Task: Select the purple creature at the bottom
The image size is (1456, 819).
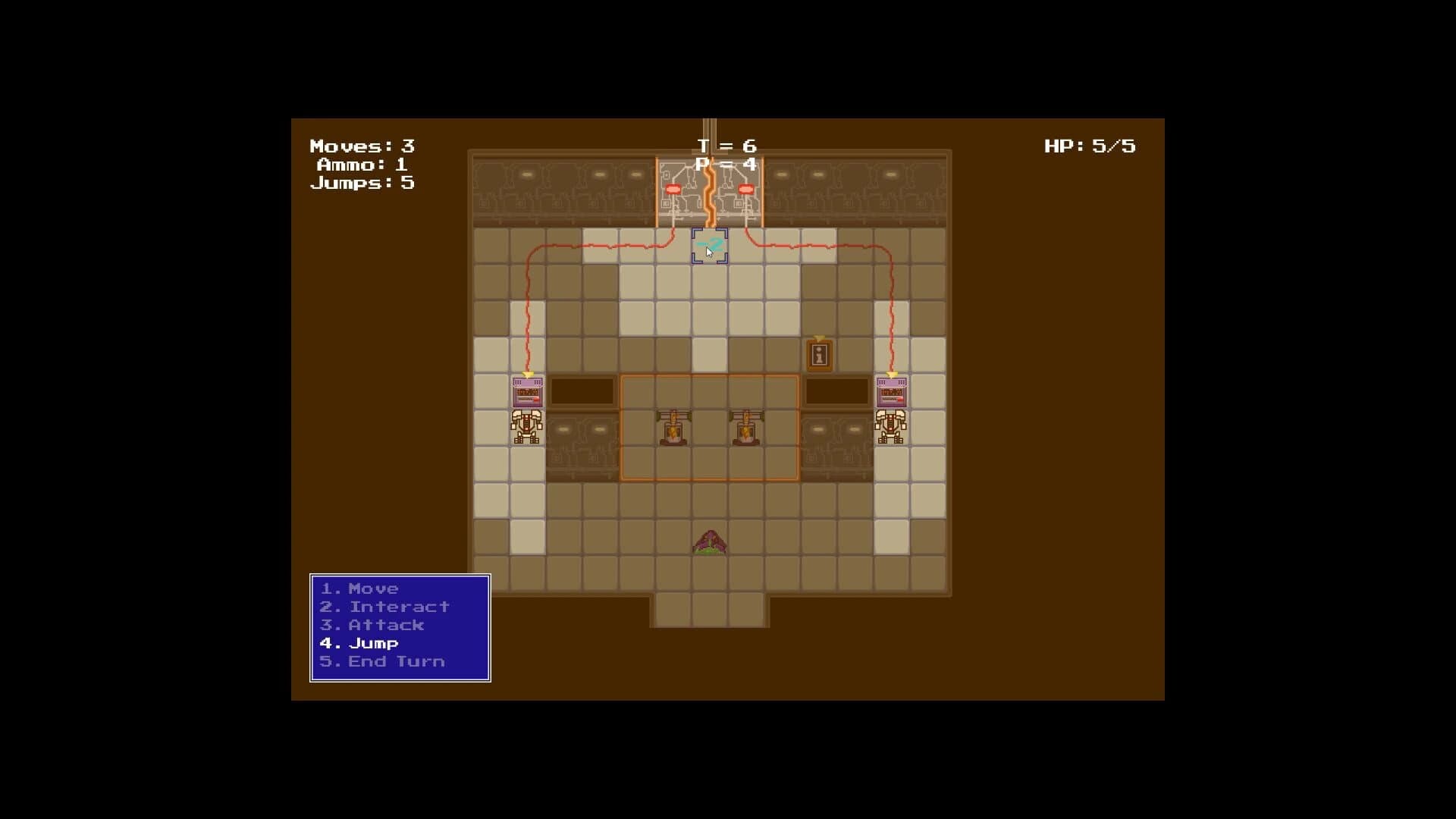Action: pos(709,542)
